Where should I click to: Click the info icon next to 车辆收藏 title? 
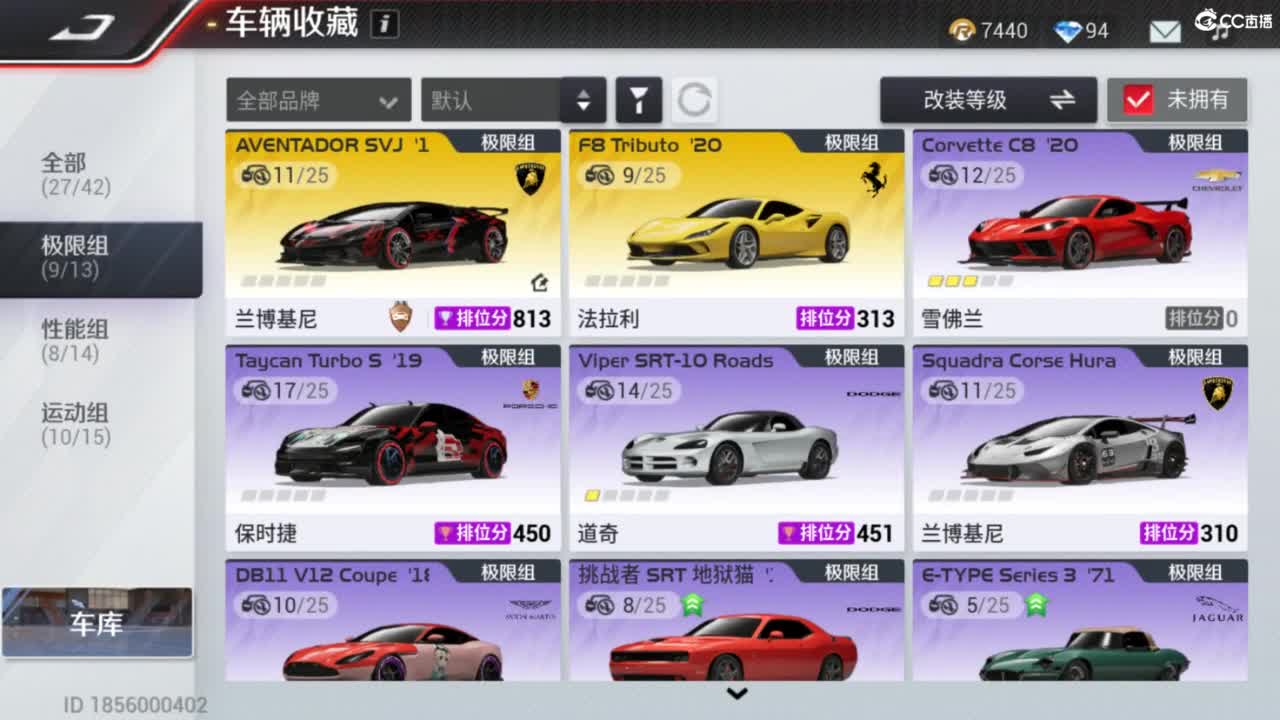385,23
